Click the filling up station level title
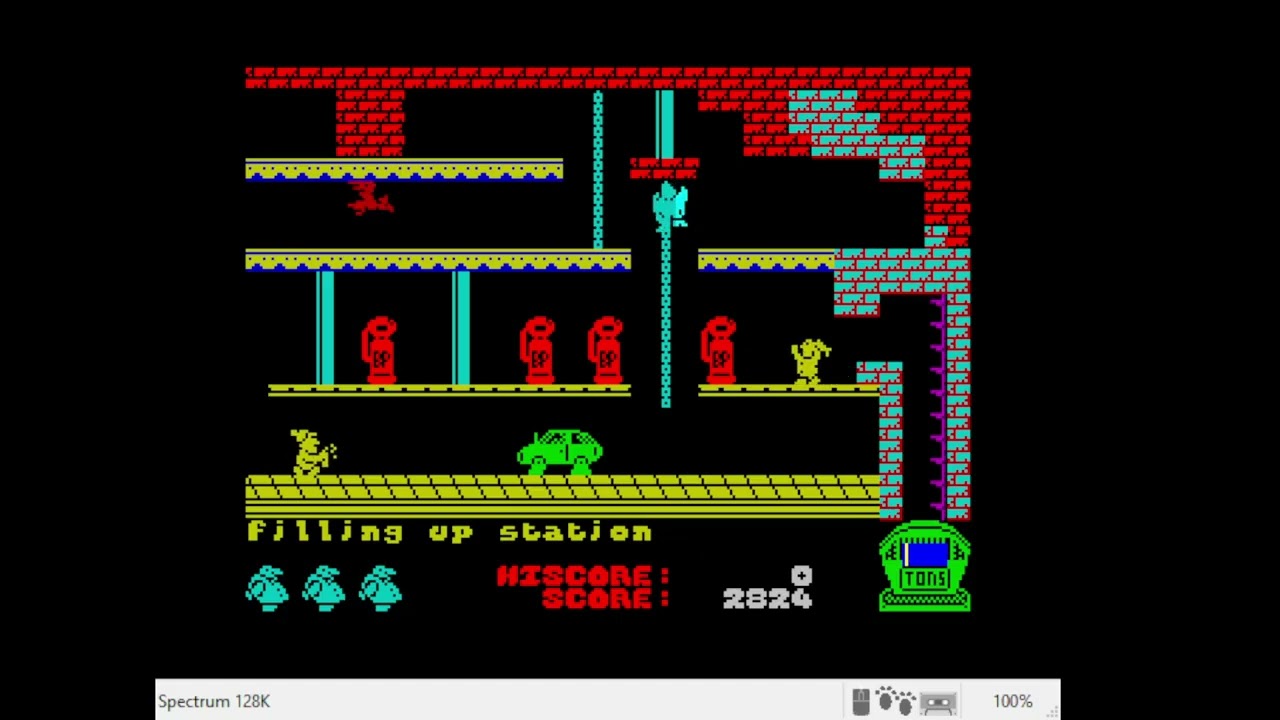The image size is (1280, 720). click(448, 532)
